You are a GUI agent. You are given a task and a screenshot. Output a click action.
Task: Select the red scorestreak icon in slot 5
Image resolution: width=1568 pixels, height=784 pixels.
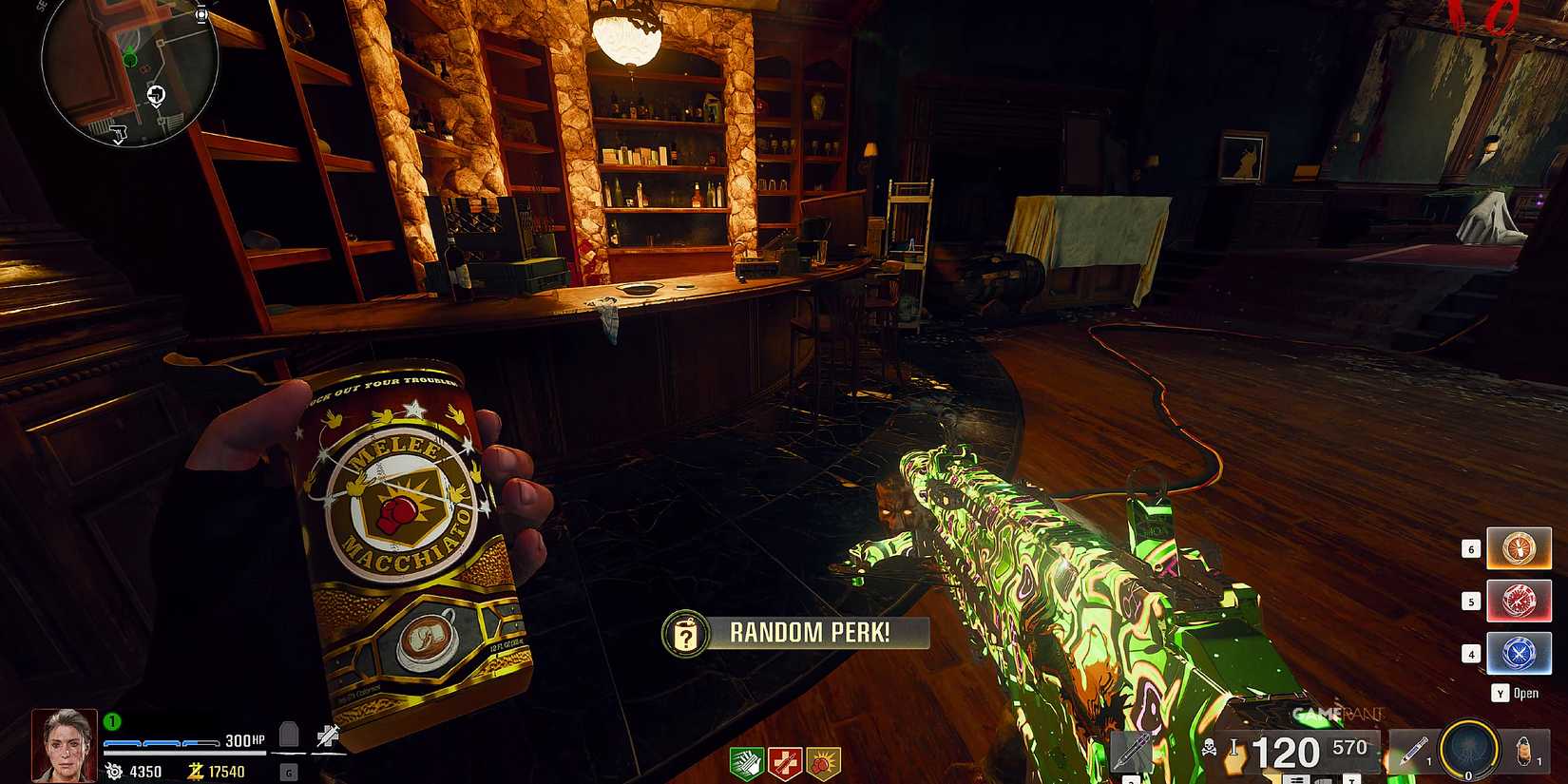click(1520, 601)
